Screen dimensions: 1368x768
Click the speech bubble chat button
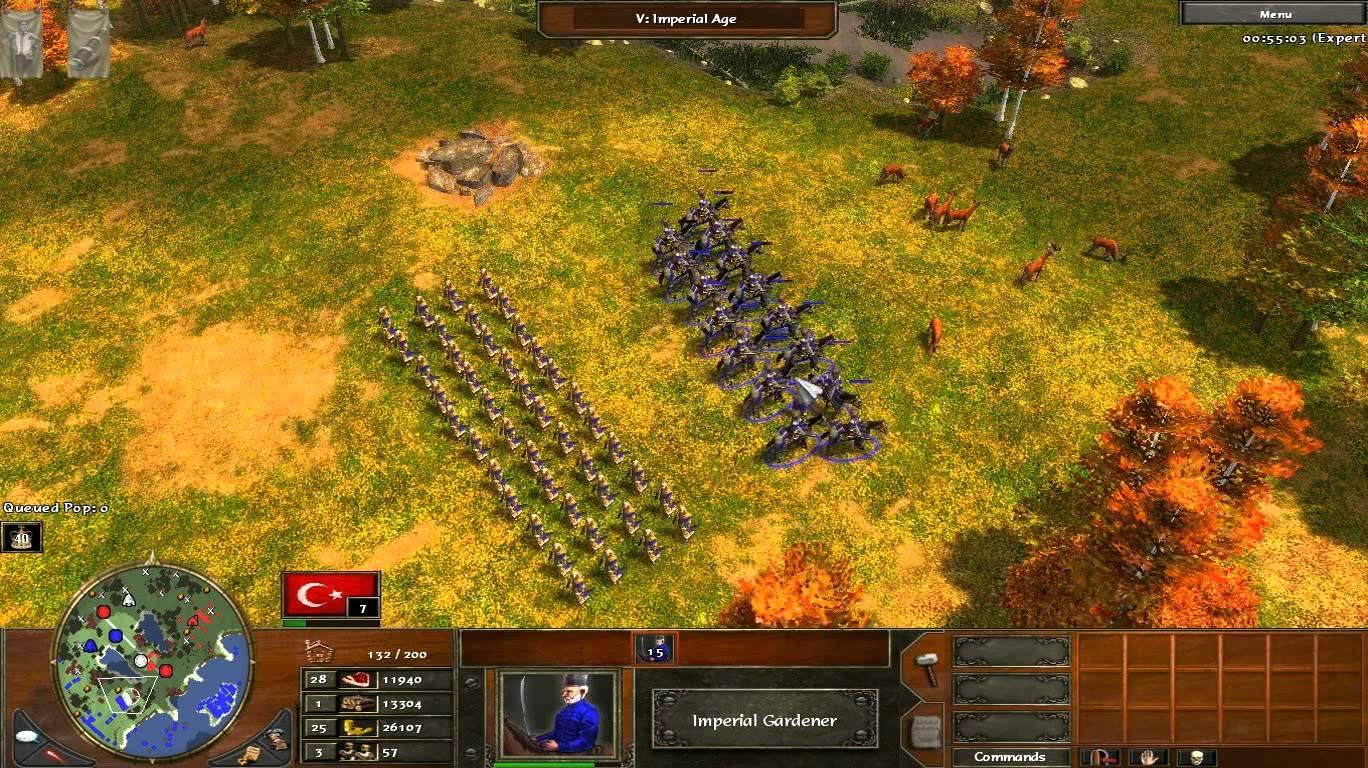click(28, 734)
